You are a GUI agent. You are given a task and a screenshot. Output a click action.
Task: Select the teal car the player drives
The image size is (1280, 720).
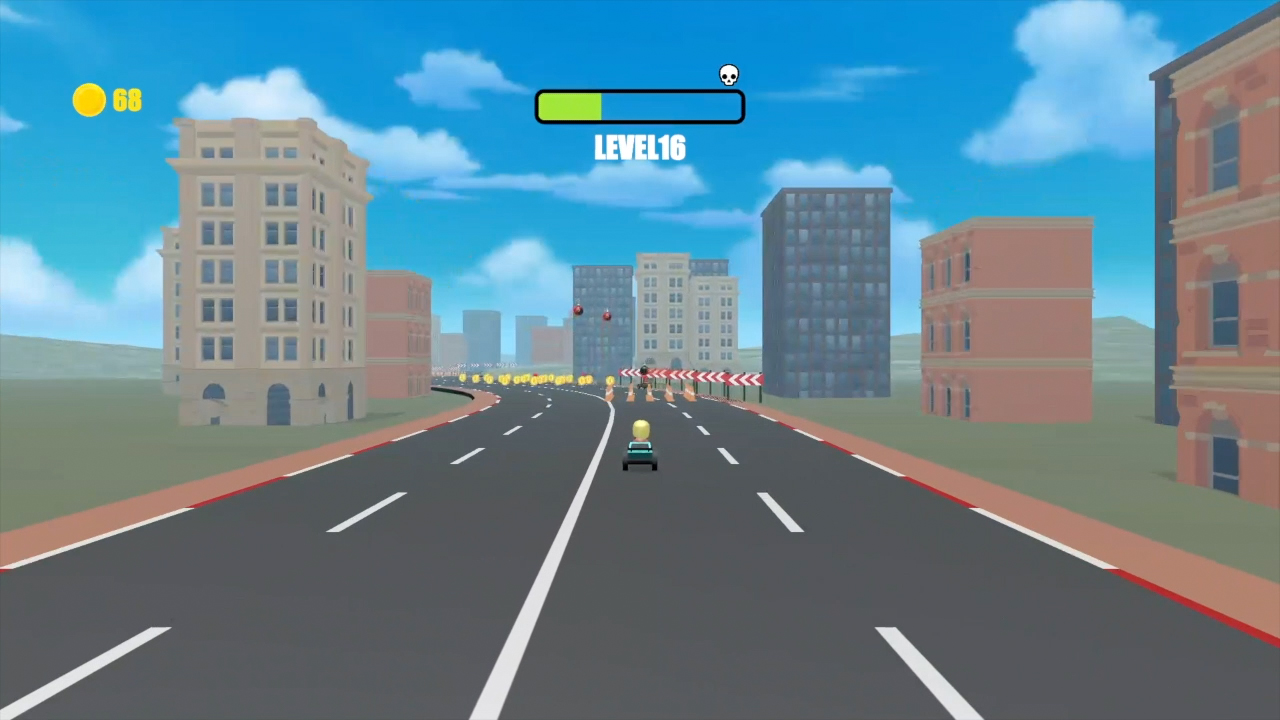[640, 458]
